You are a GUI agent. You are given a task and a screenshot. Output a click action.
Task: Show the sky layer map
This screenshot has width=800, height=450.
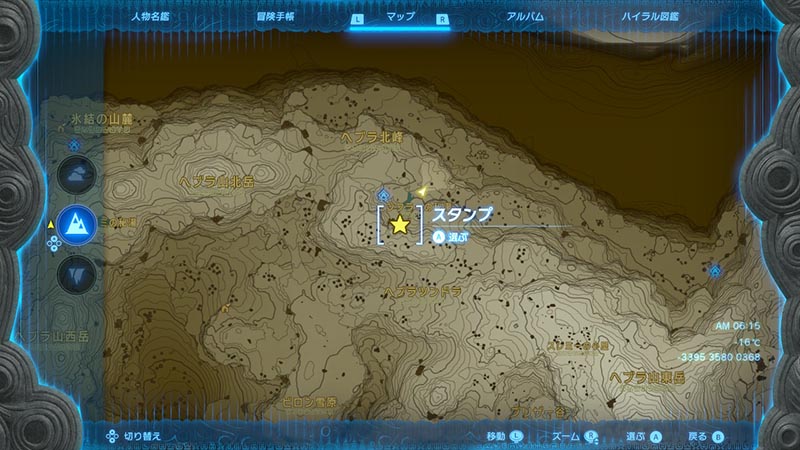[77, 177]
